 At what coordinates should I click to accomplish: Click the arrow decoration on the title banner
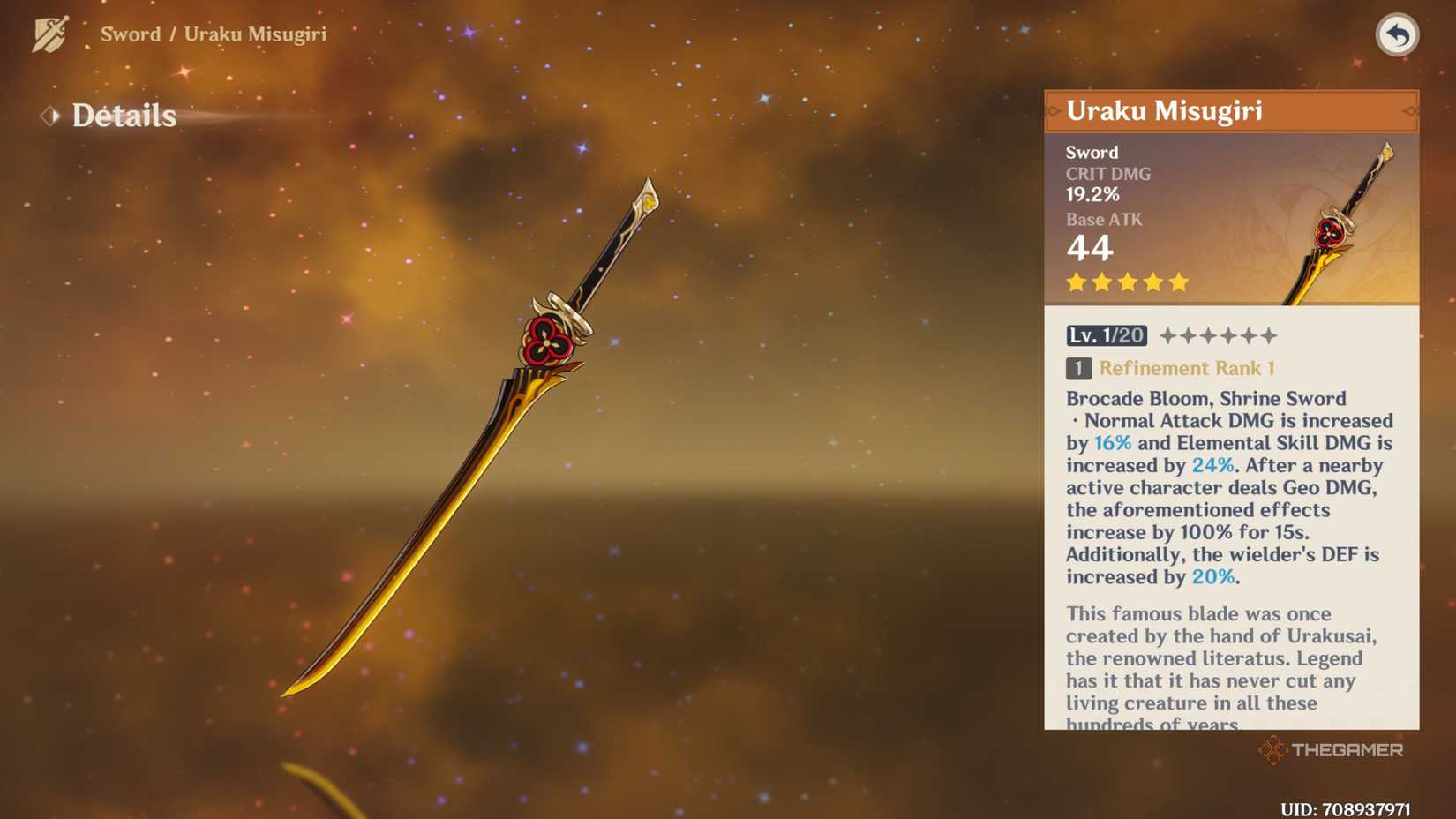pyautogui.click(x=1053, y=111)
